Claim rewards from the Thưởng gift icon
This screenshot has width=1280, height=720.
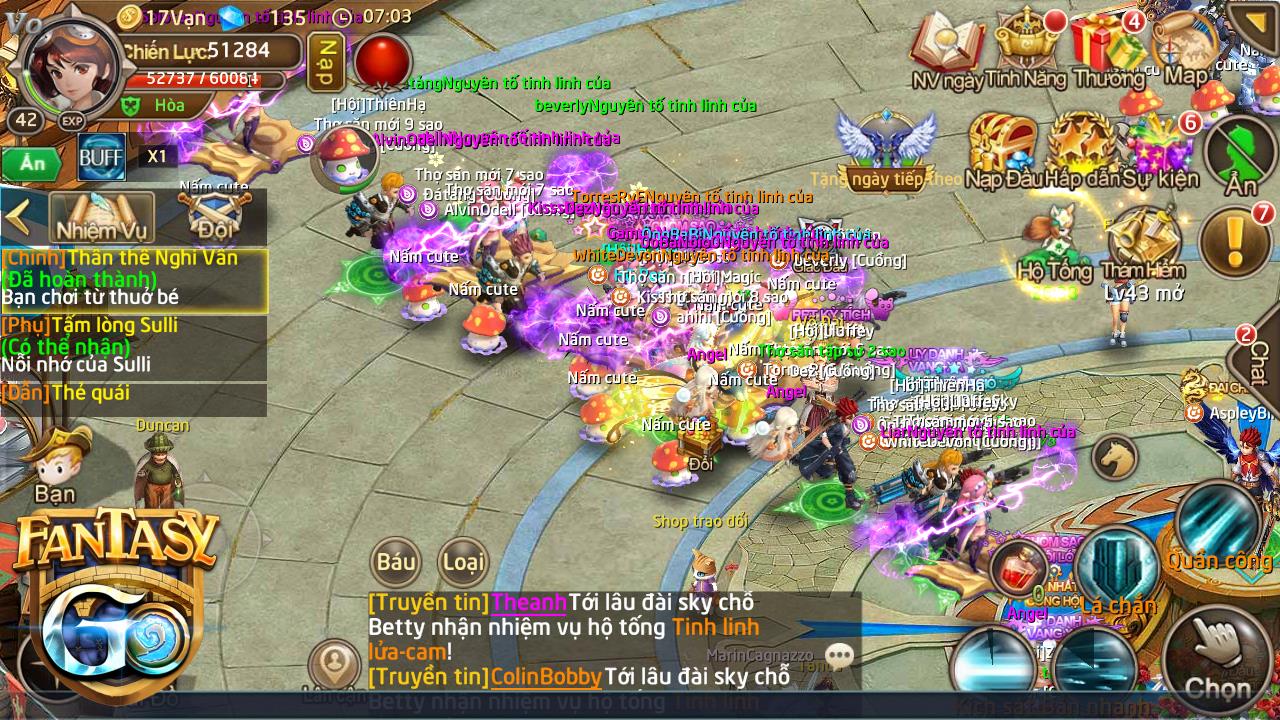click(1108, 50)
